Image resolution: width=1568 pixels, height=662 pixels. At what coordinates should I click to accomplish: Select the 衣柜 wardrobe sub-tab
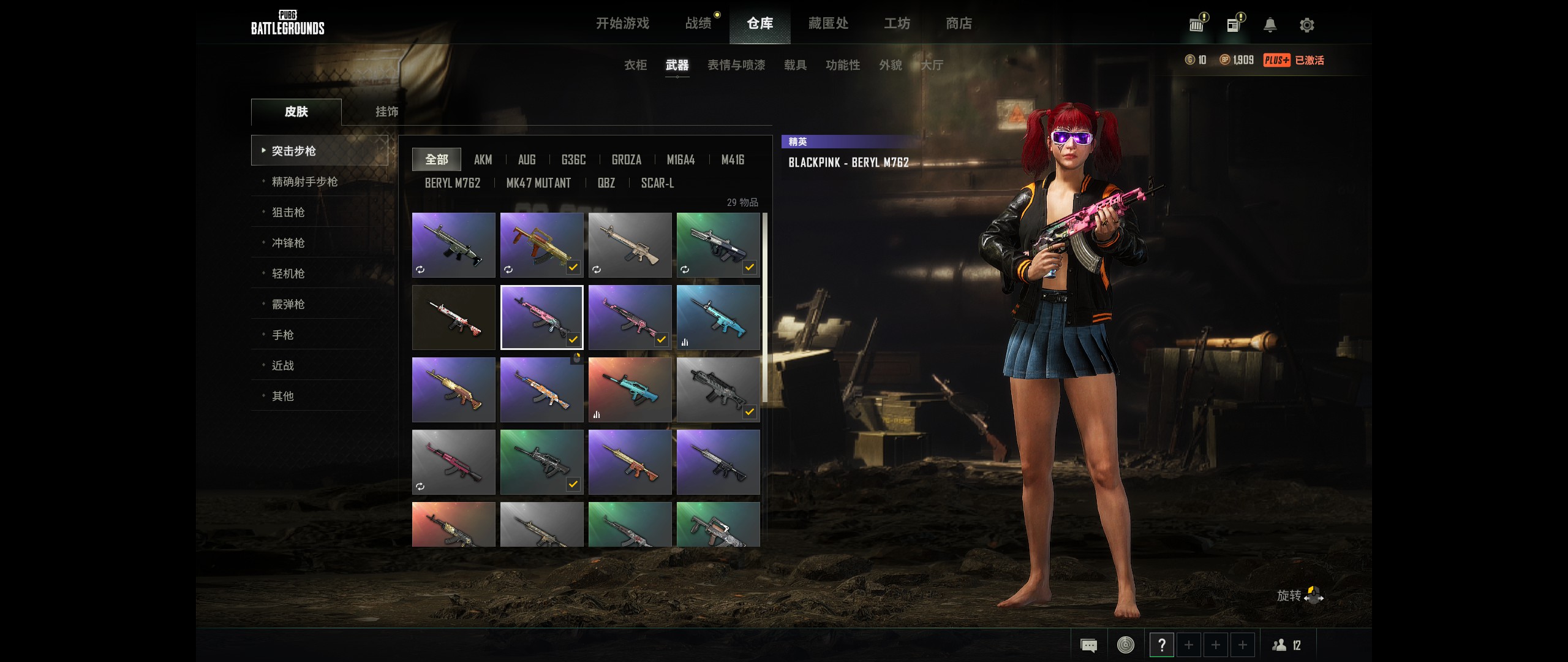pyautogui.click(x=635, y=65)
